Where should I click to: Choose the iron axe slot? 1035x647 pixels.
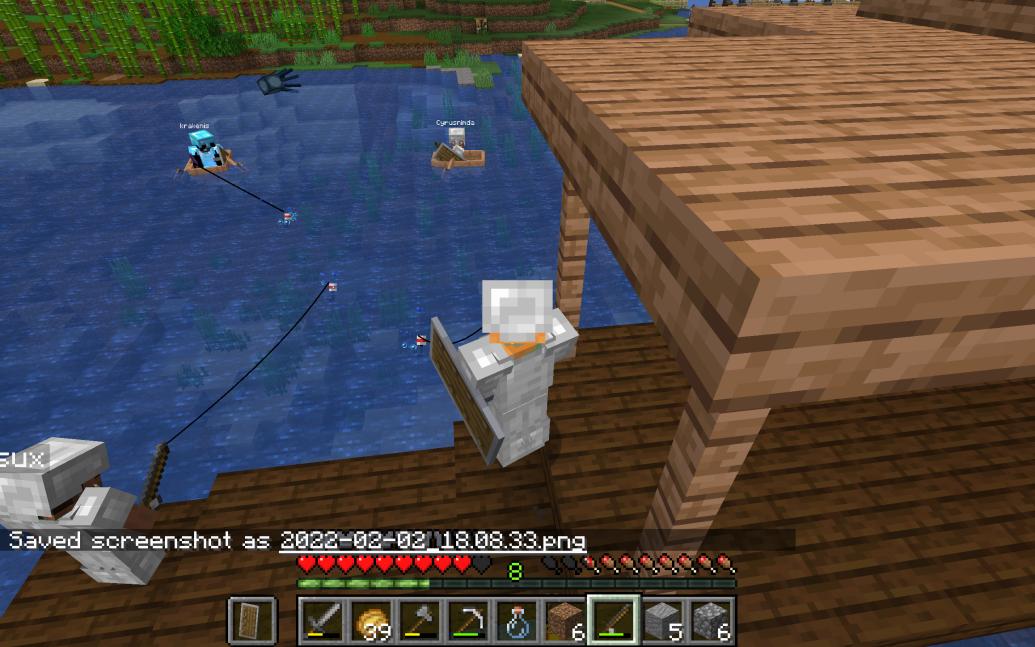[419, 621]
